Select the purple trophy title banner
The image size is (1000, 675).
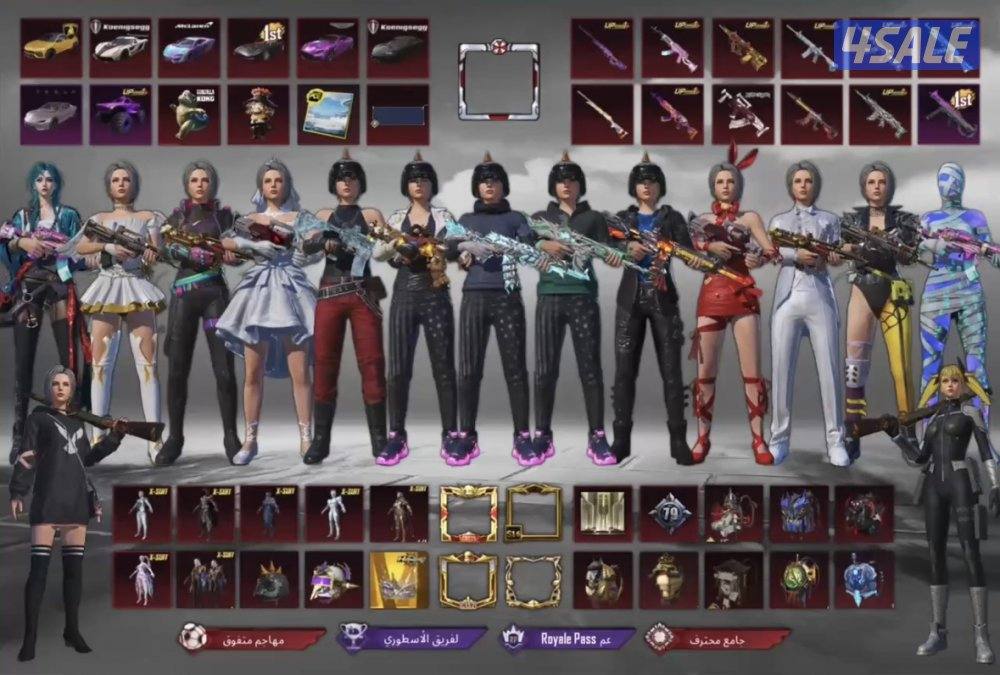point(411,638)
